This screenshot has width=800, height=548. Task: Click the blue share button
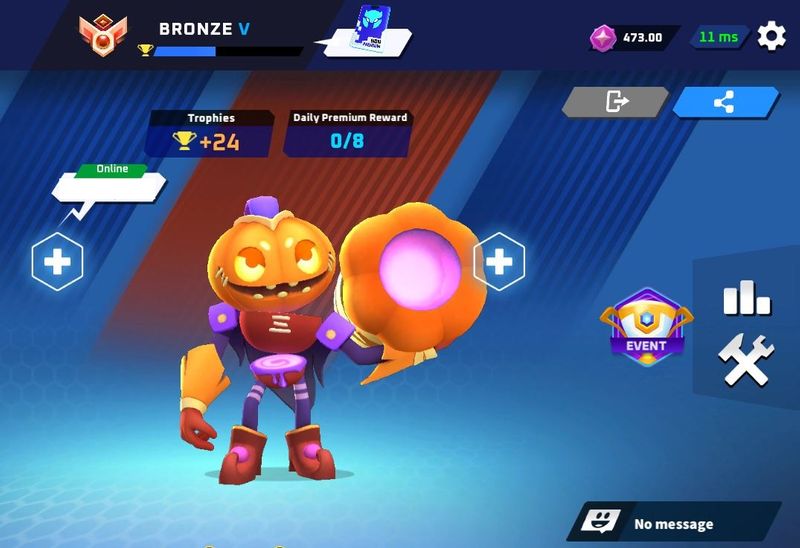726,101
